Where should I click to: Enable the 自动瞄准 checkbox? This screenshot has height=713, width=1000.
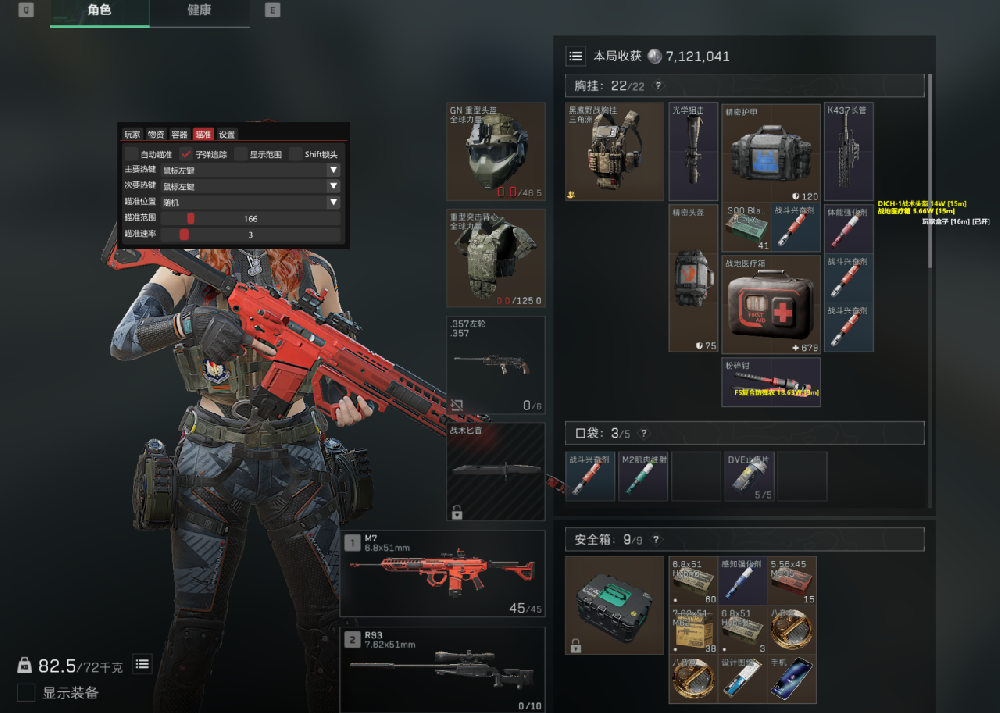pos(132,154)
